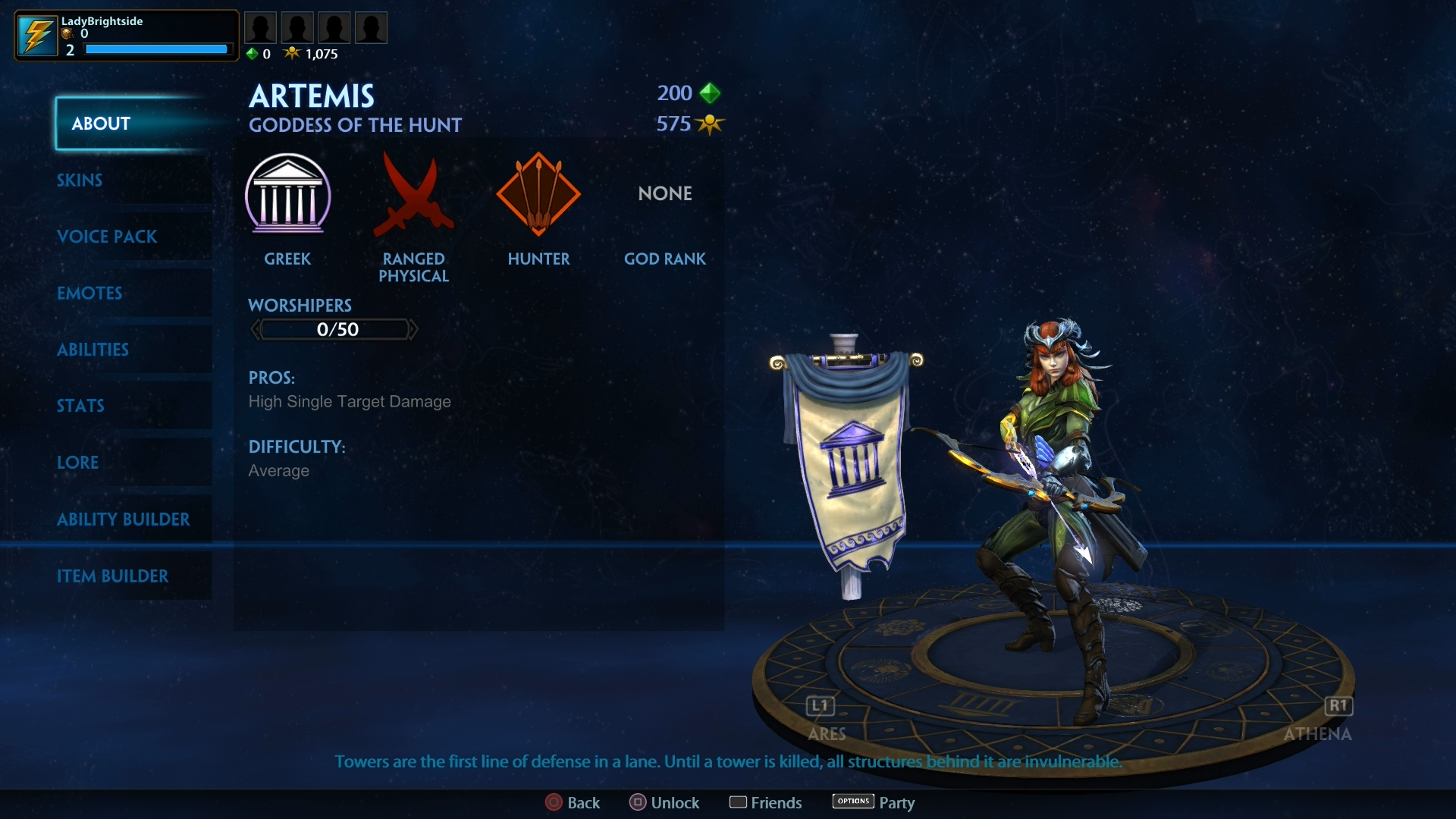Click the favor balance showing 1,075

point(313,54)
